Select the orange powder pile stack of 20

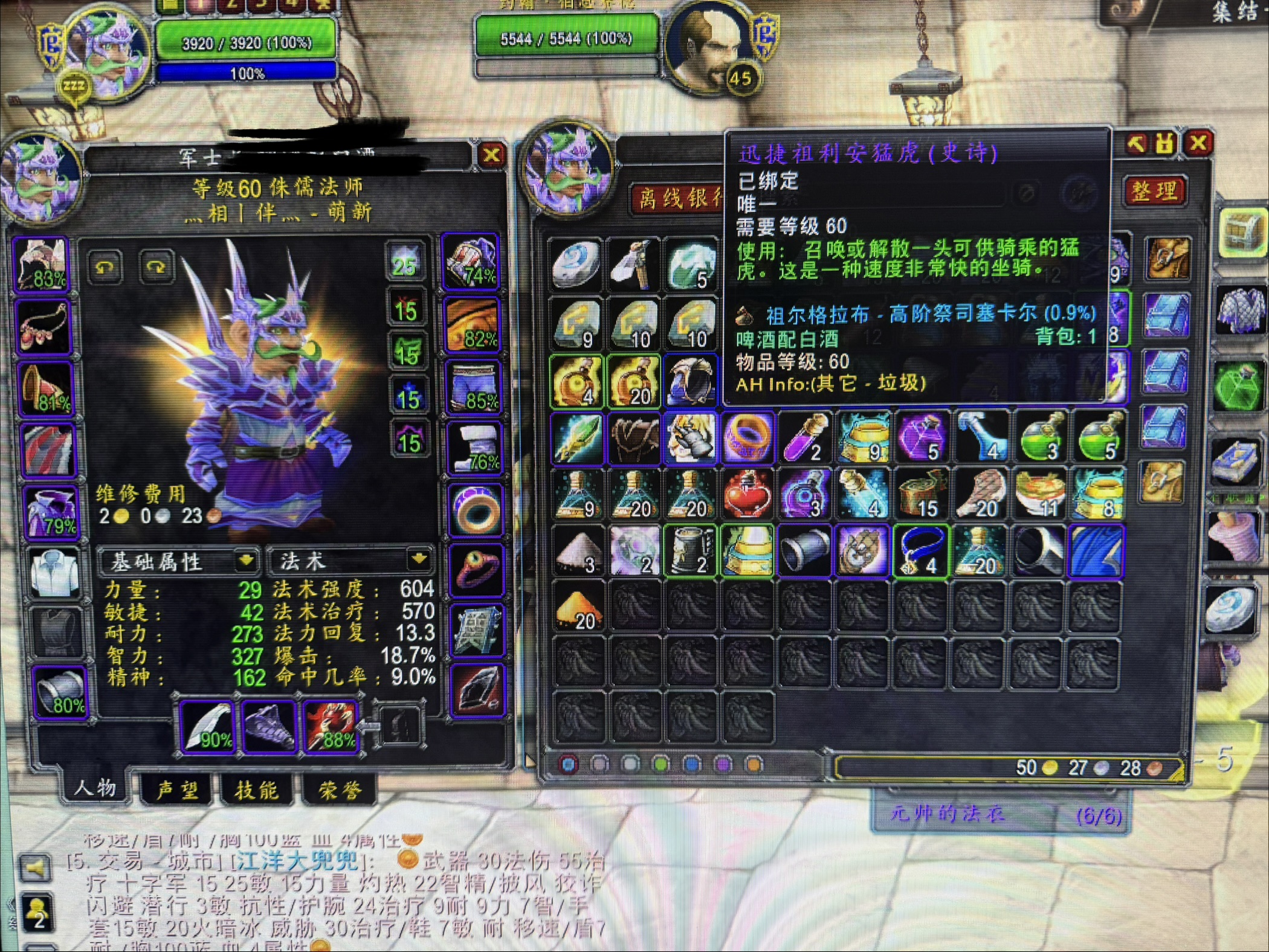pyautogui.click(x=578, y=609)
